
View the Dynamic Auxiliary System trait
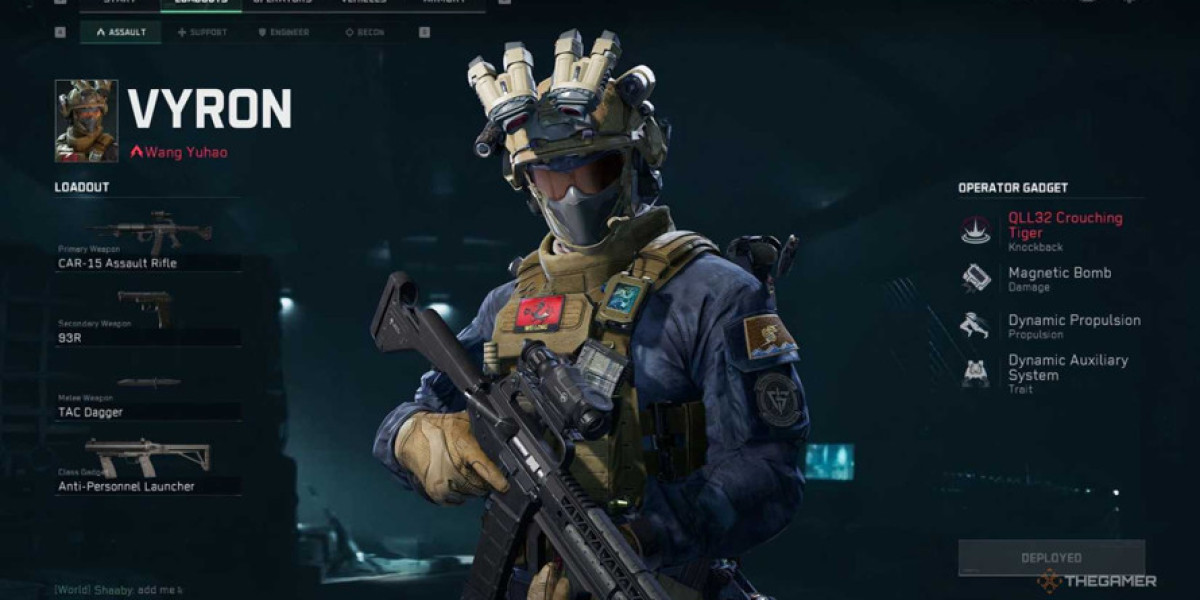point(1052,372)
